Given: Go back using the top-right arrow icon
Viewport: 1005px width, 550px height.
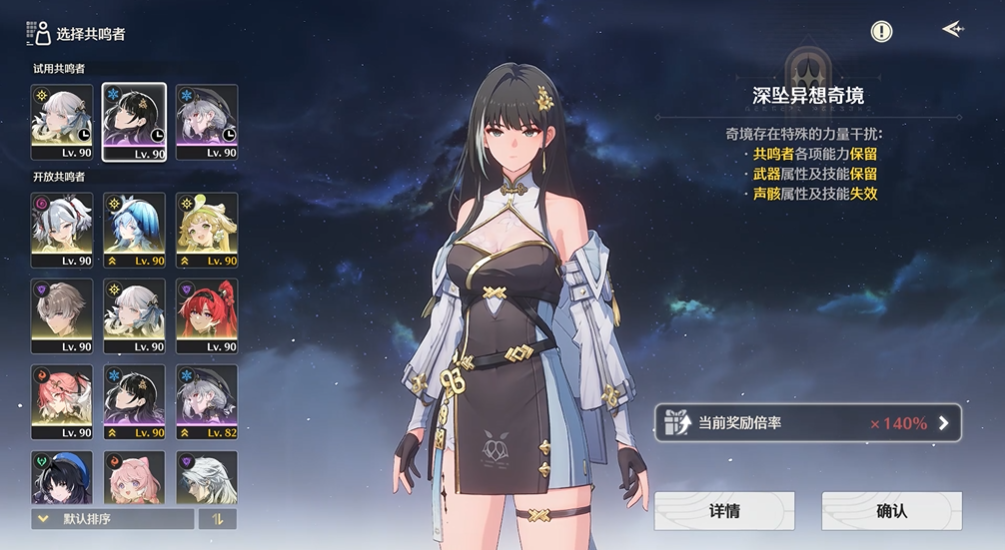Looking at the screenshot, I should [x=952, y=30].
